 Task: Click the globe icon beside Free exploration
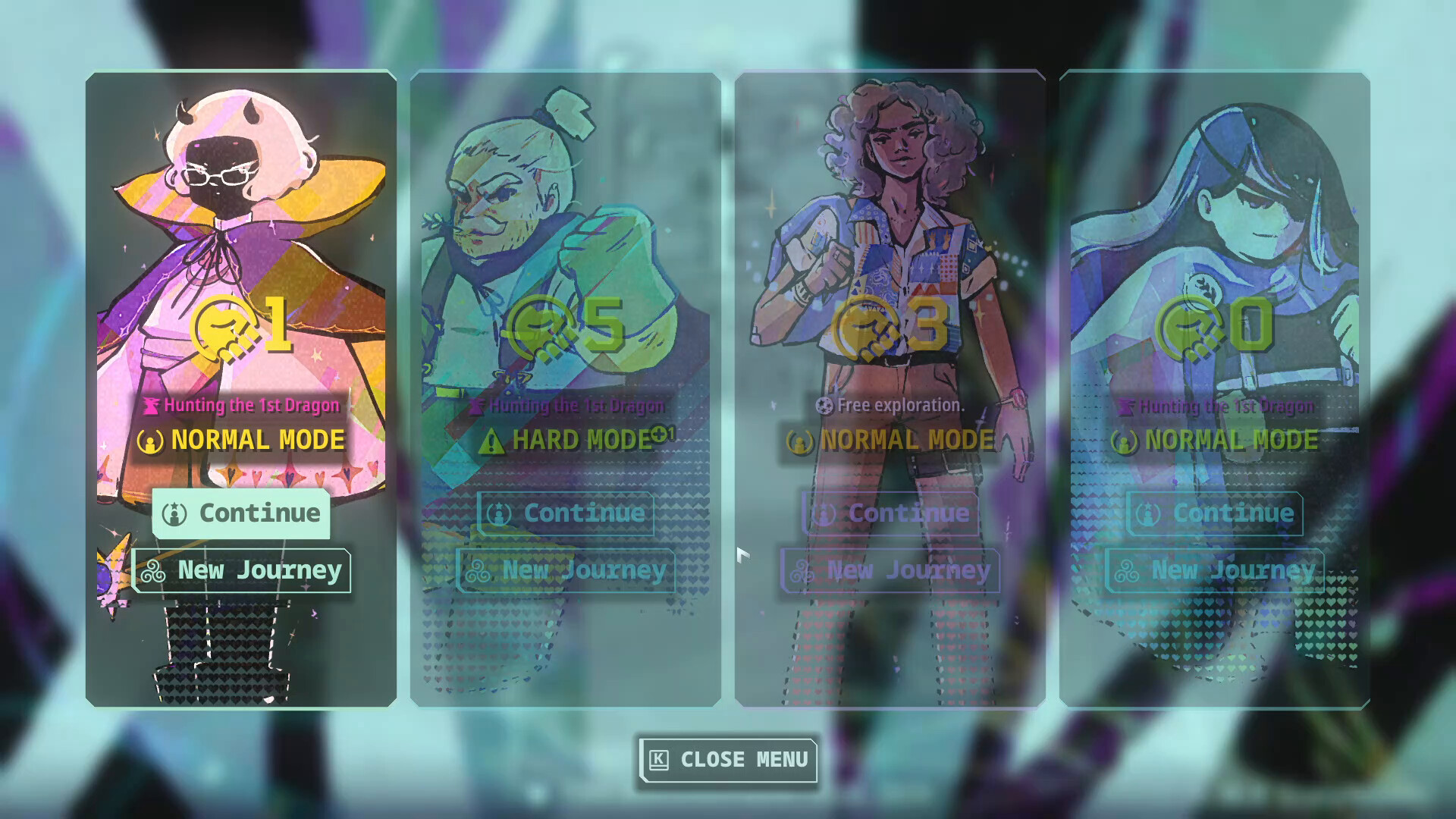click(827, 405)
